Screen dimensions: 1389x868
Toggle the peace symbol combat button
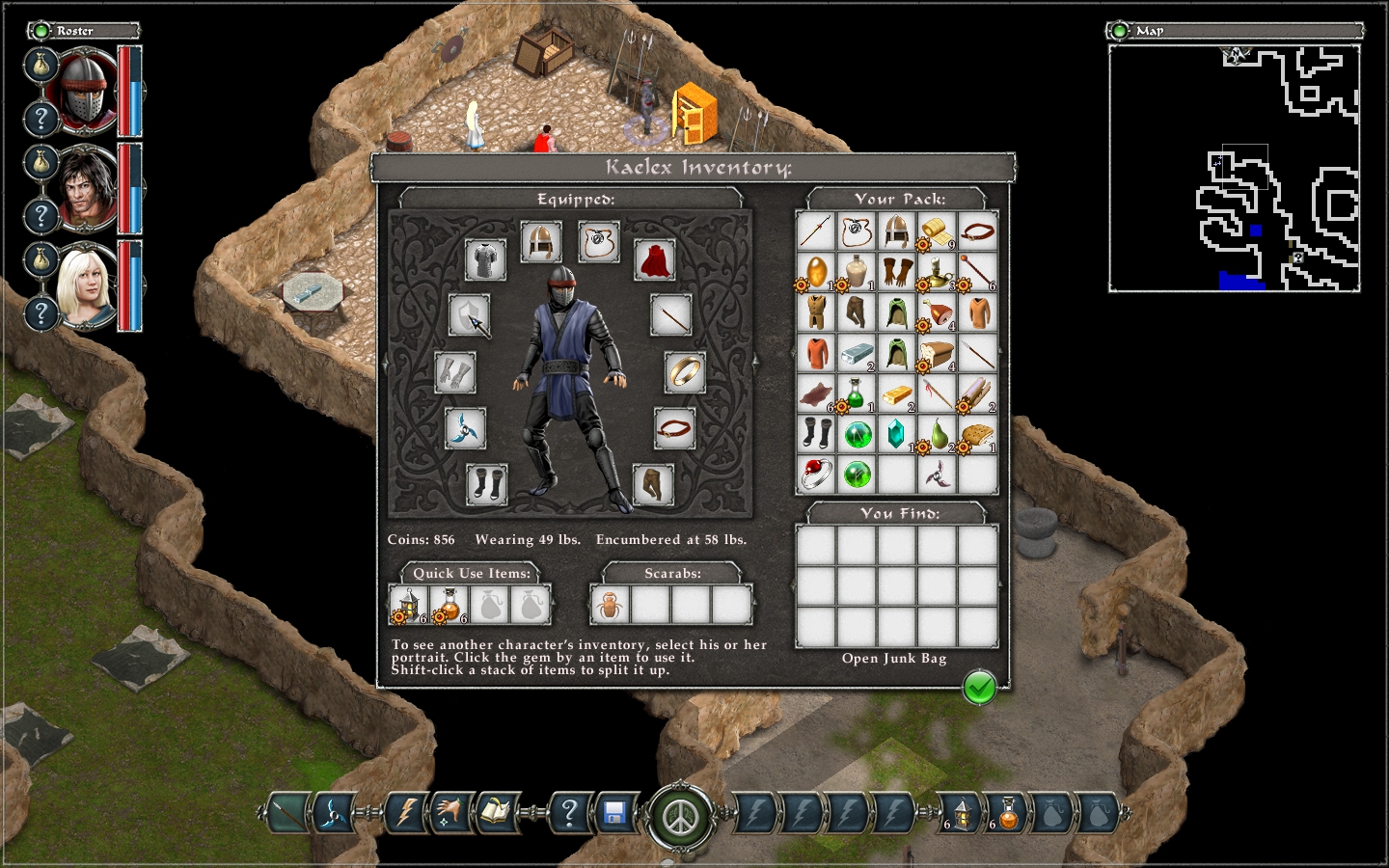[x=682, y=818]
